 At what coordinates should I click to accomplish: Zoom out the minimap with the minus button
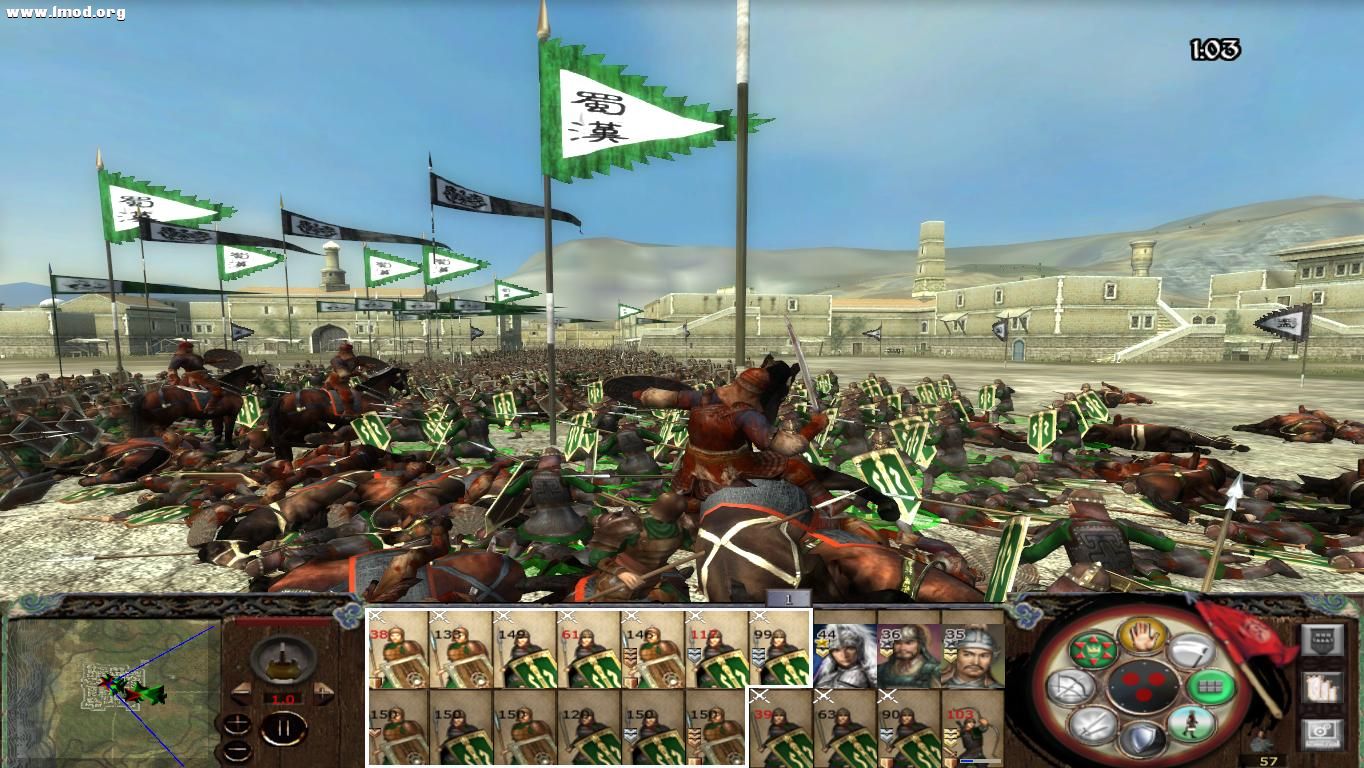pos(237,750)
